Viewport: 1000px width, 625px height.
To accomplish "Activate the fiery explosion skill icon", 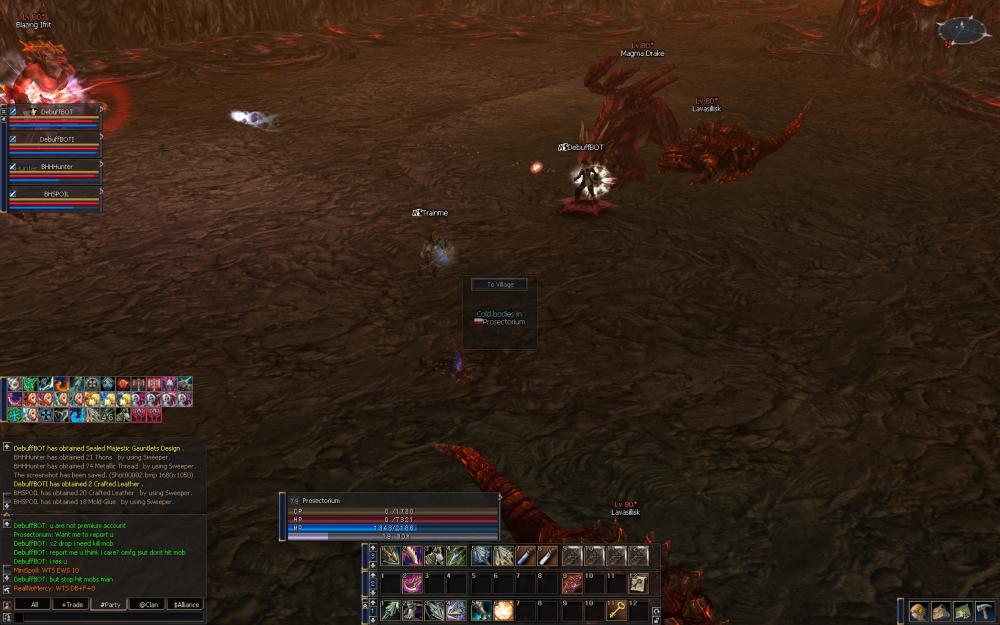I will point(501,609).
